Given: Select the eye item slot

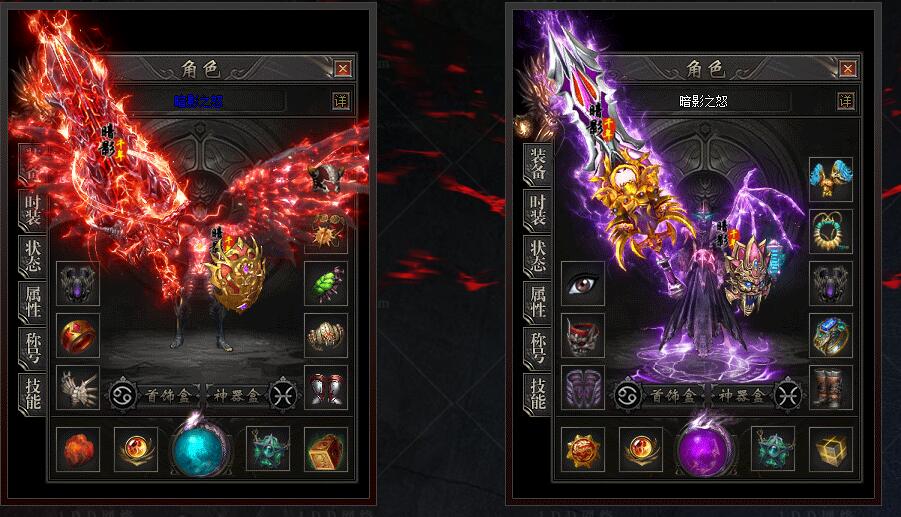Looking at the screenshot, I should [x=583, y=285].
